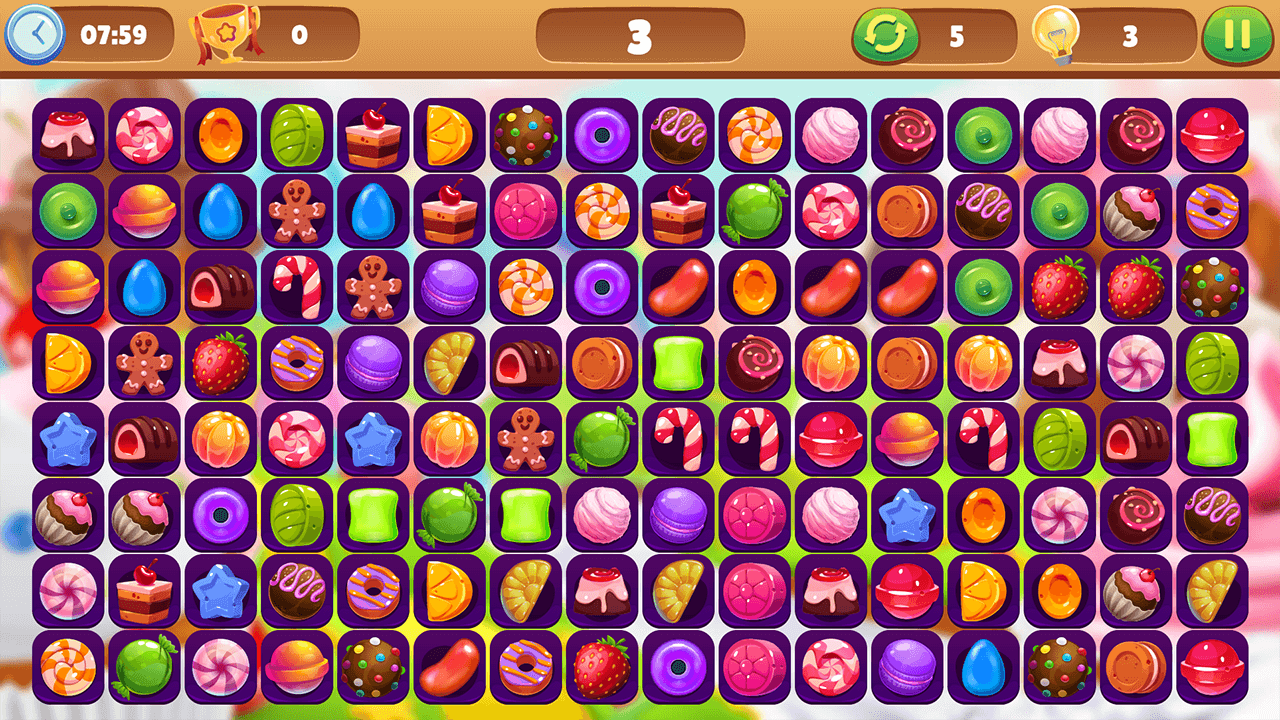1280x720 pixels.
Task: Click a blue star candy tile
Action: tap(65, 442)
